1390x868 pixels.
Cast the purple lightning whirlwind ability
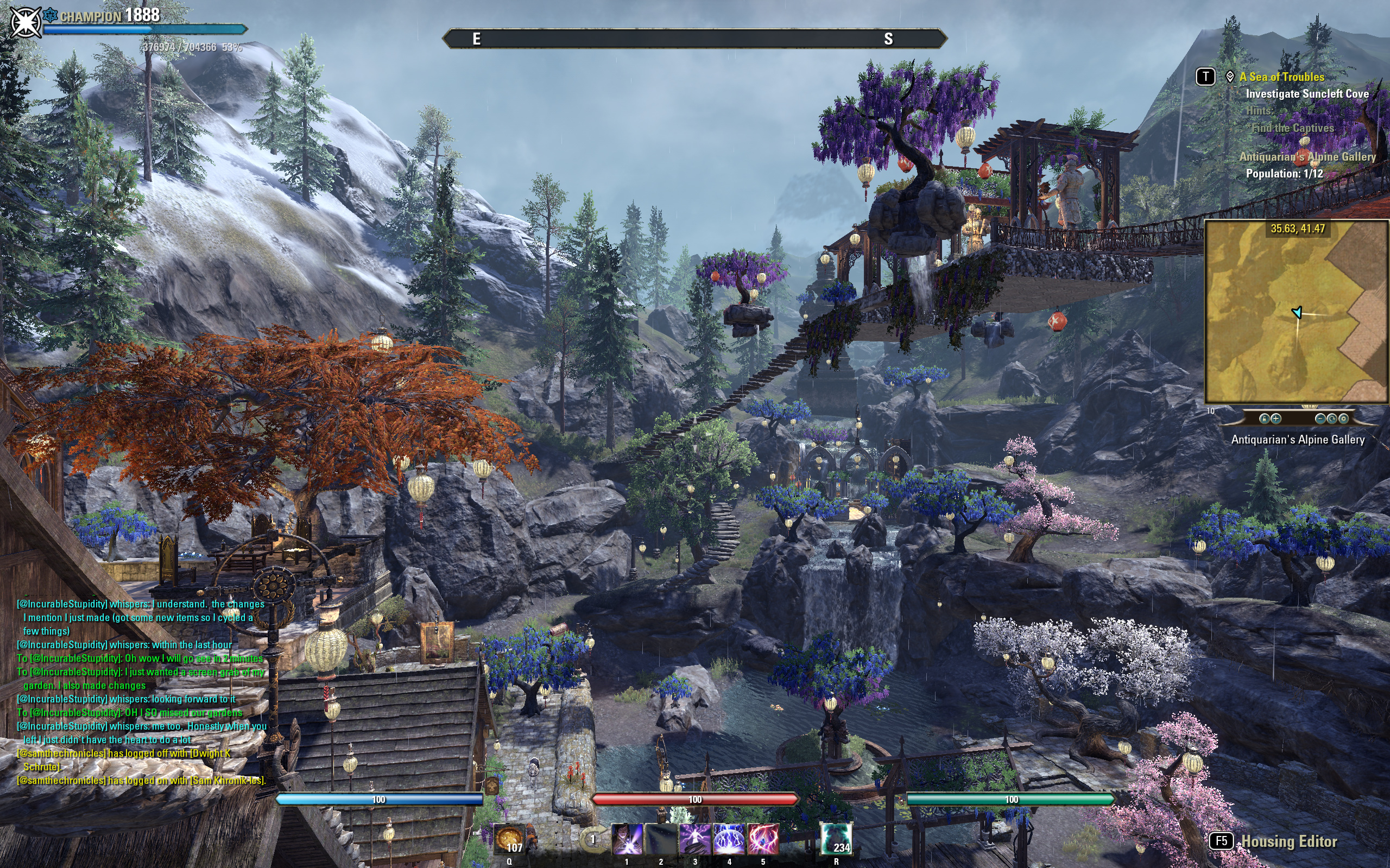(x=696, y=839)
